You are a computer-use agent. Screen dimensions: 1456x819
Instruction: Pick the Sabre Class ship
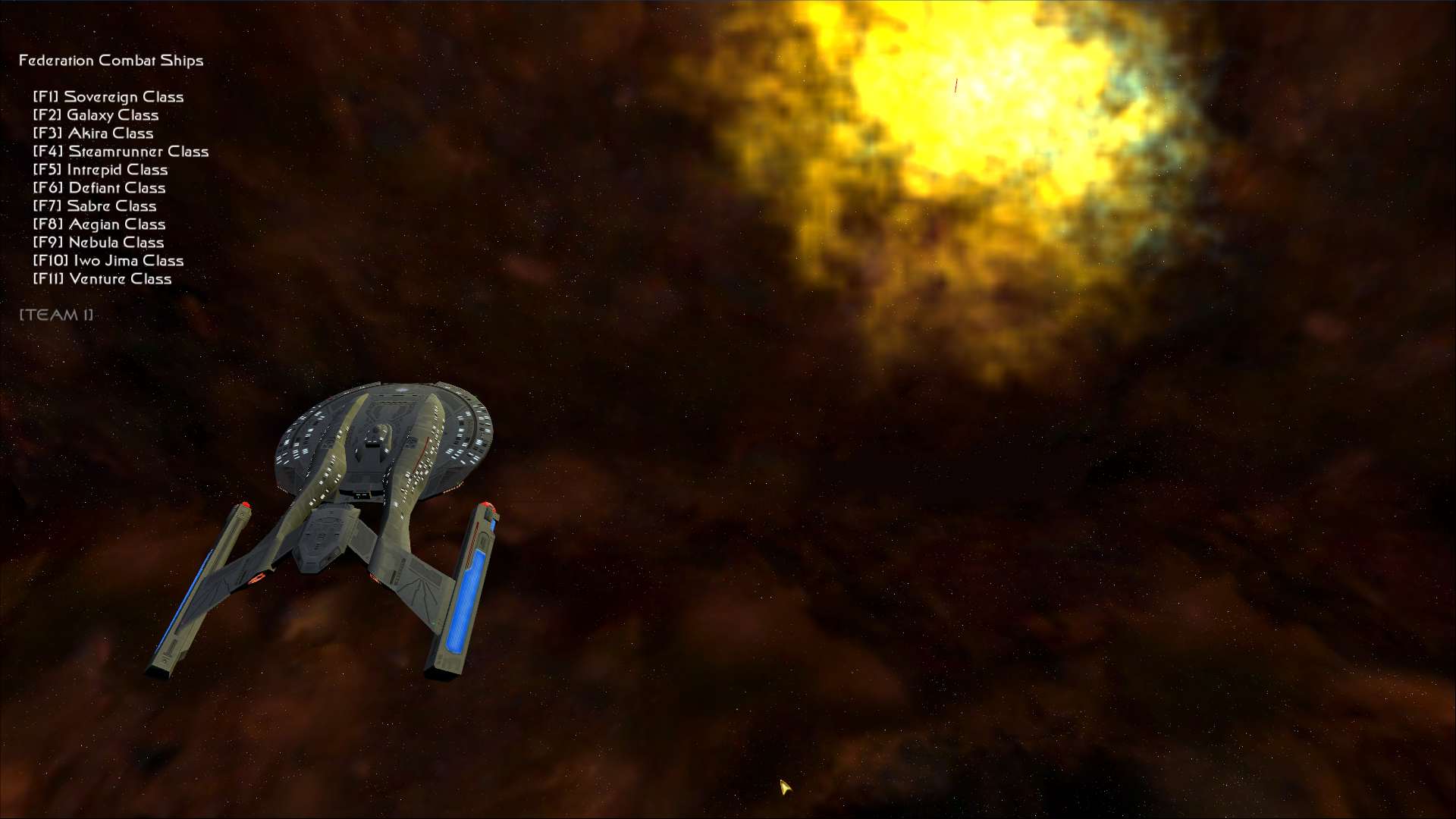pos(95,206)
